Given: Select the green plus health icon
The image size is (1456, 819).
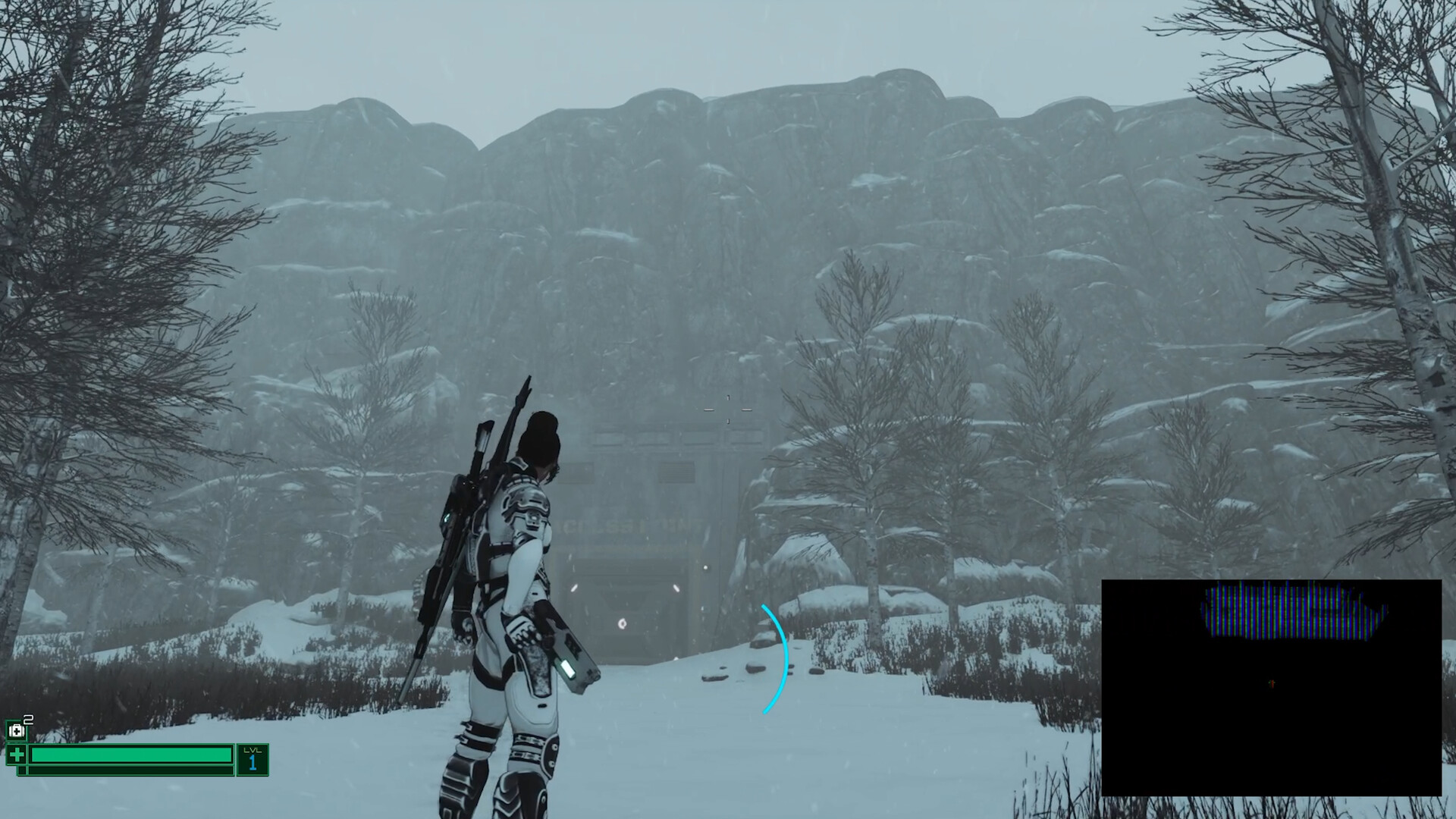Looking at the screenshot, I should pos(16,755).
